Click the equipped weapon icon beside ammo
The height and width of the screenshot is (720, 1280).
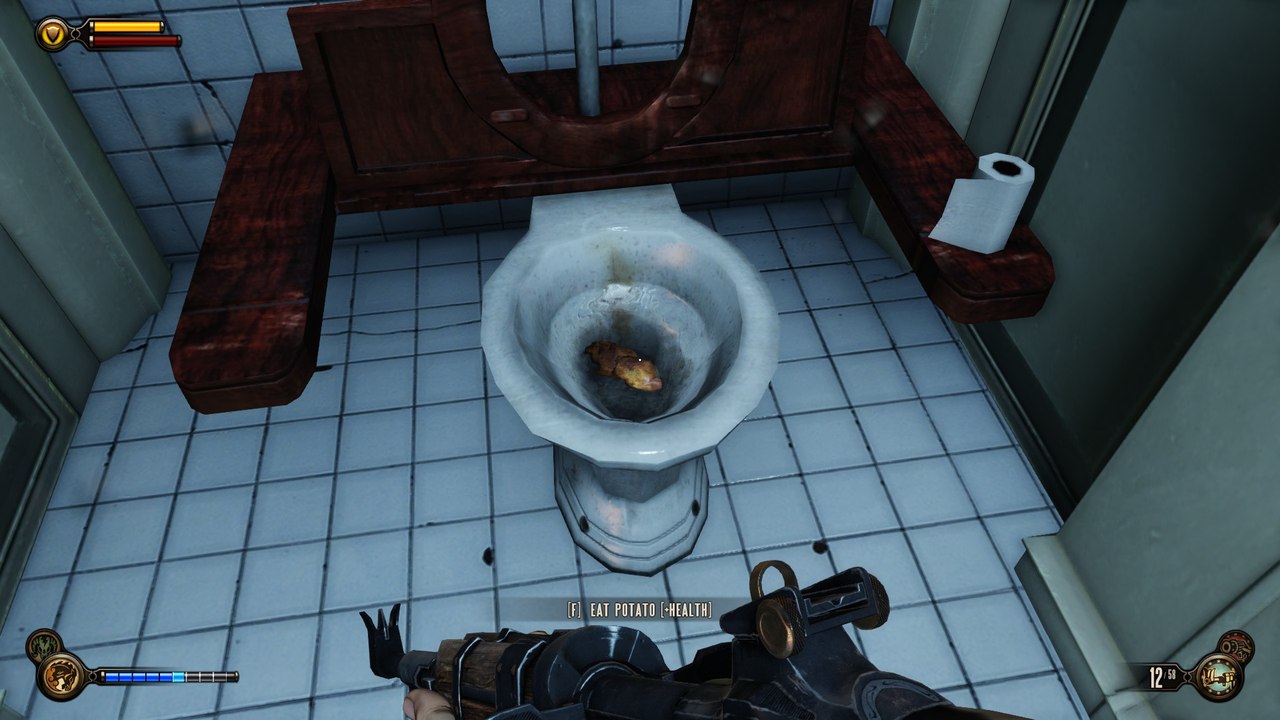(x=1218, y=676)
